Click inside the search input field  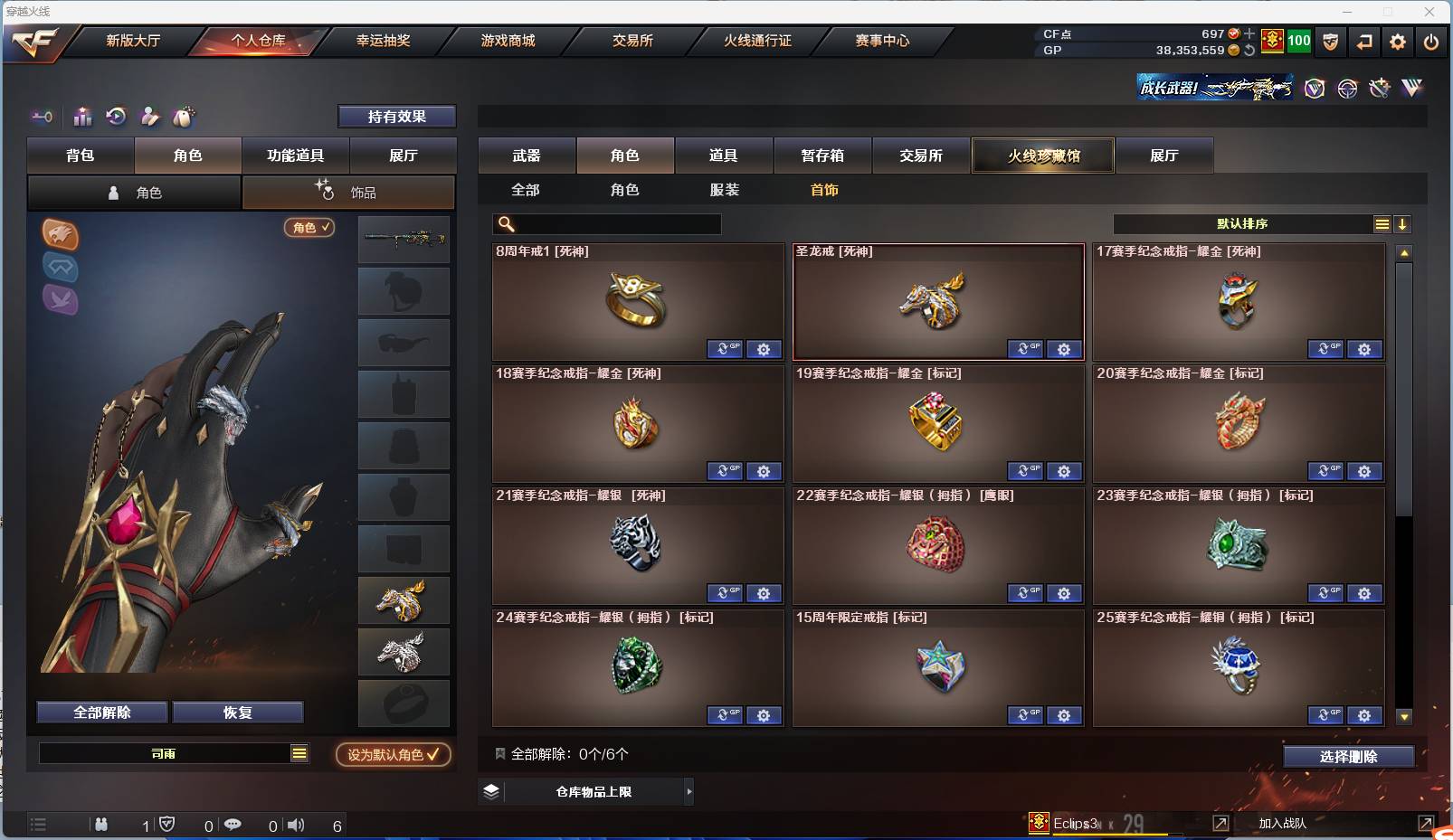pos(615,223)
